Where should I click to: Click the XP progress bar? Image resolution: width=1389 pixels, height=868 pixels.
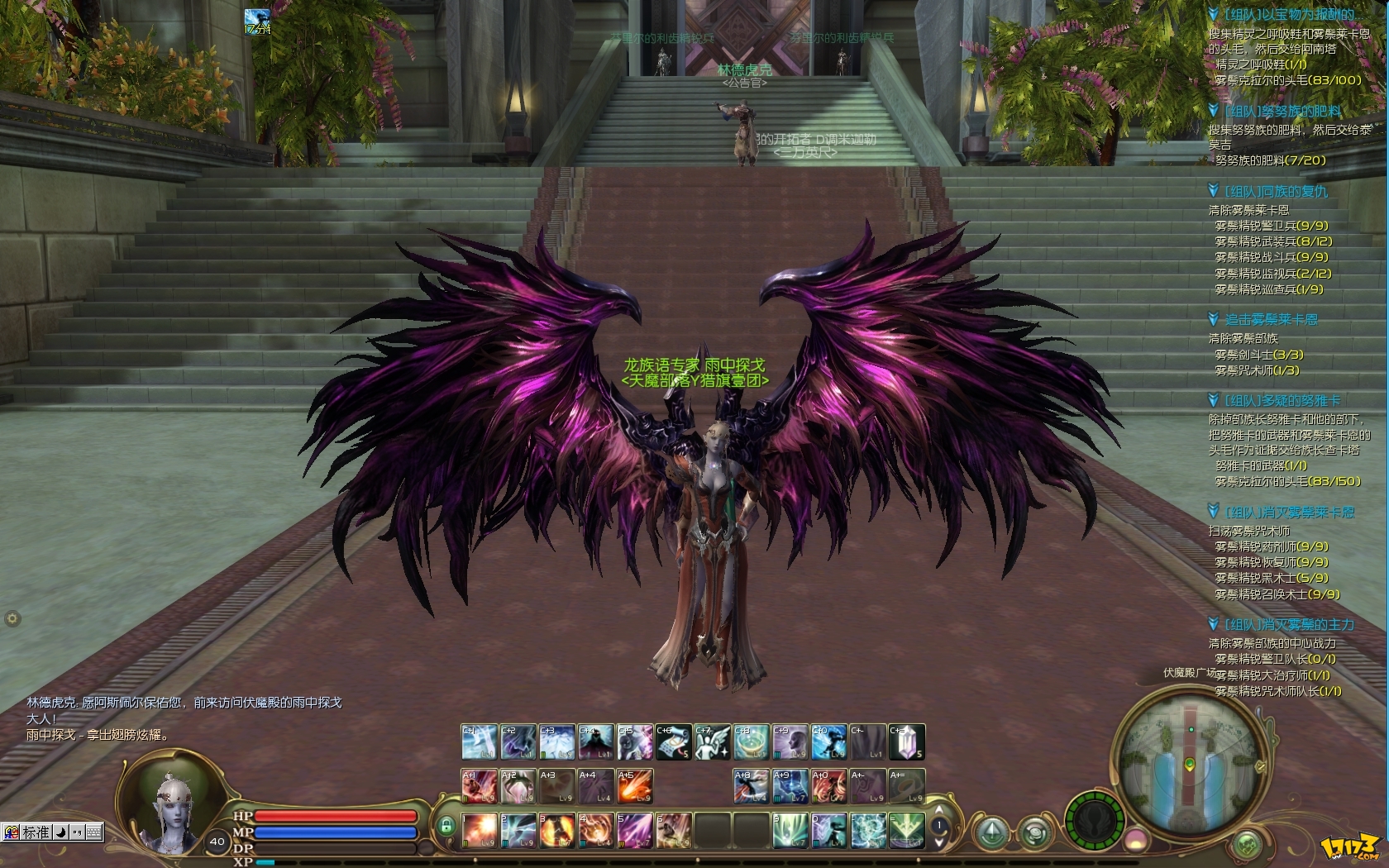[331, 862]
